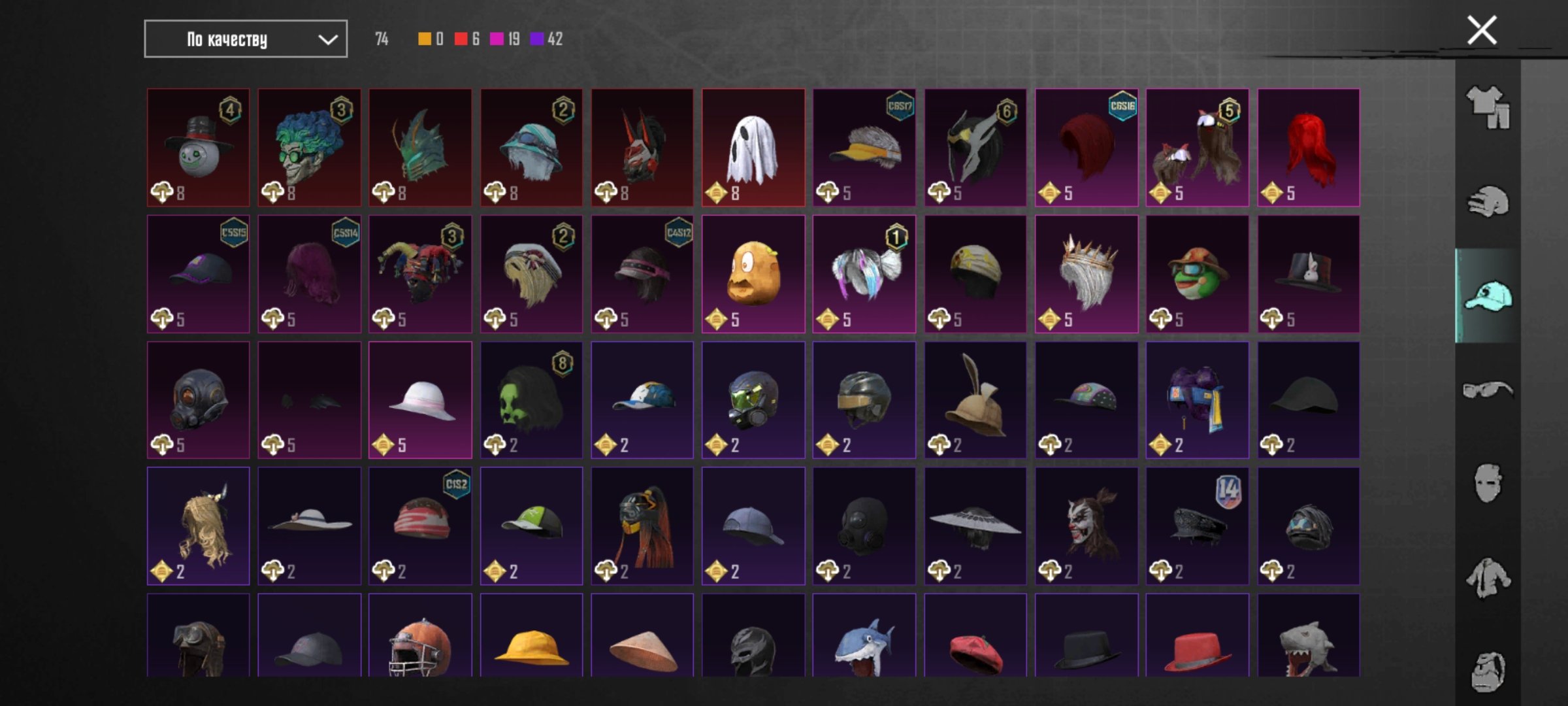Switch to the sunglasses category tab
The image size is (1568, 706).
[x=1488, y=390]
